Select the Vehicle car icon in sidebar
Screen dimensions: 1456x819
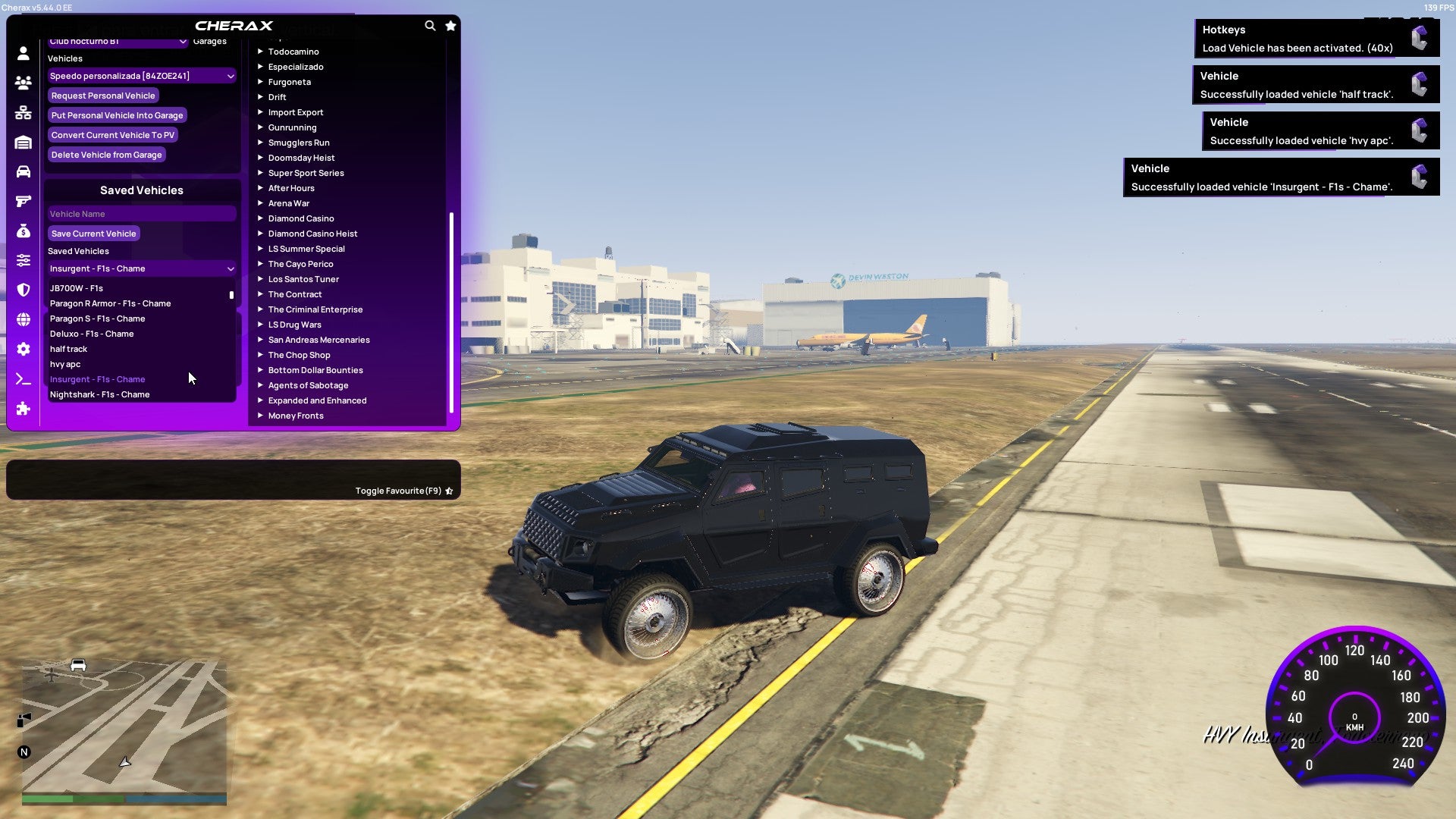(x=23, y=171)
